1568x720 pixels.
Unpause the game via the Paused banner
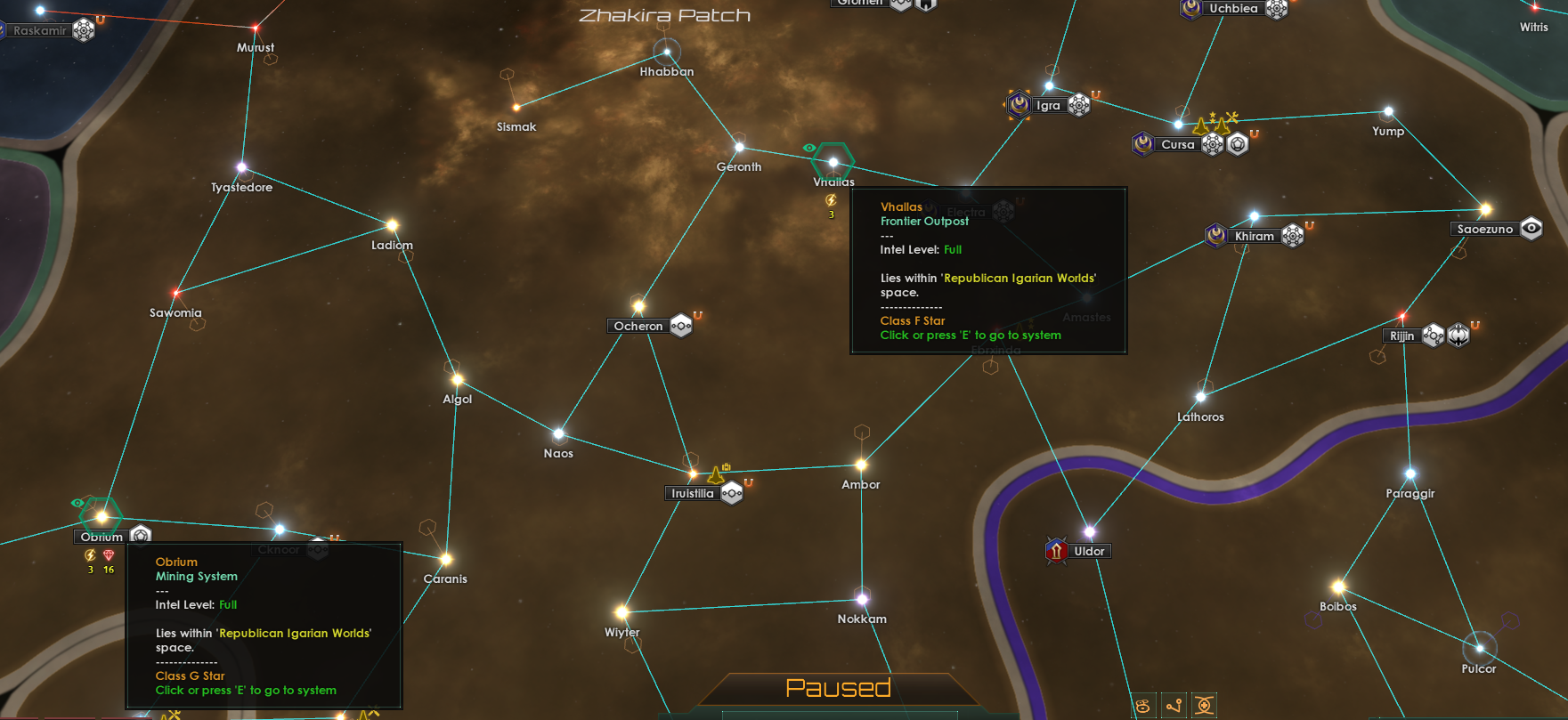839,687
